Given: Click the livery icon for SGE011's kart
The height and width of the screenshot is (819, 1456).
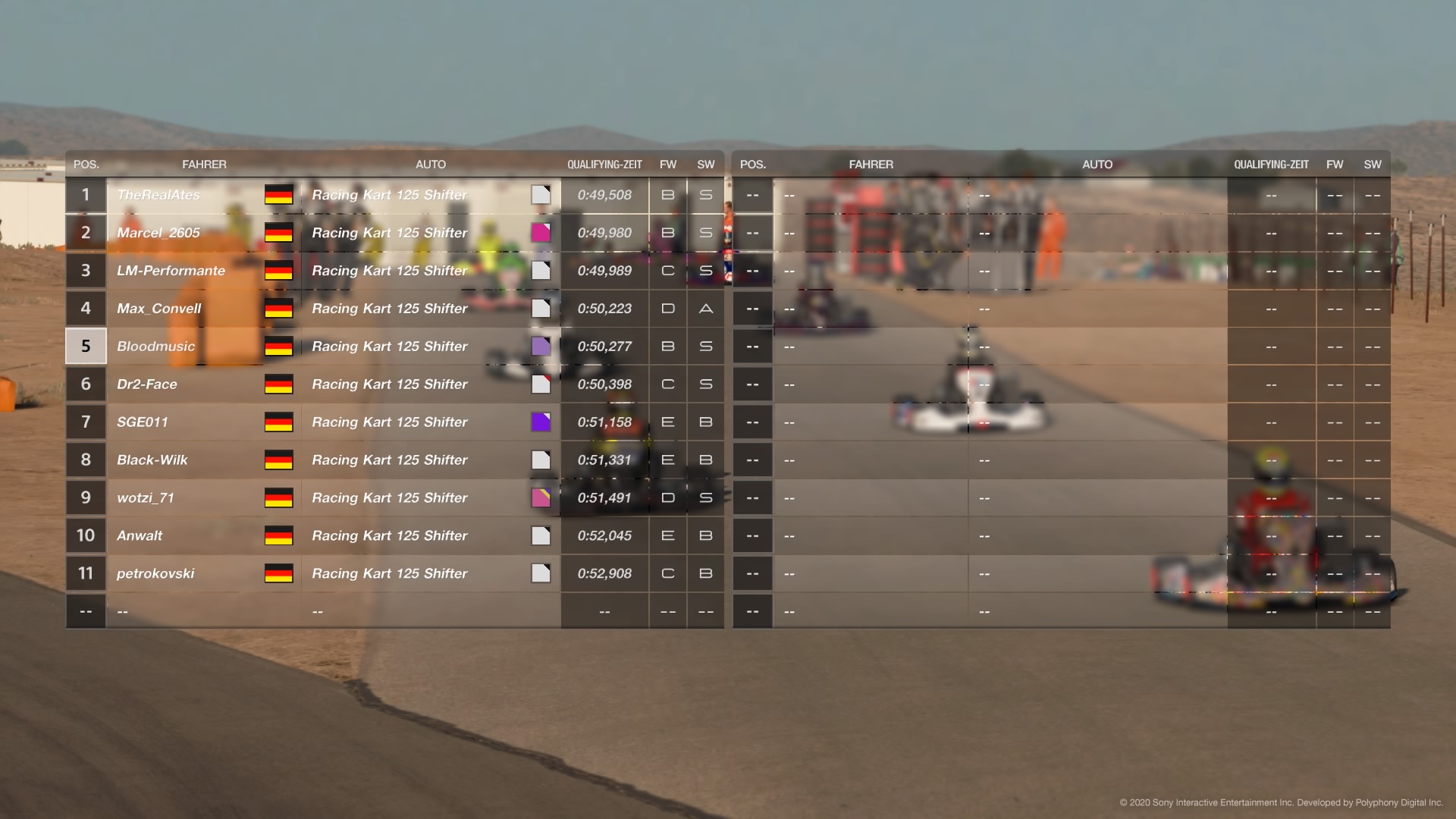Looking at the screenshot, I should 541,422.
